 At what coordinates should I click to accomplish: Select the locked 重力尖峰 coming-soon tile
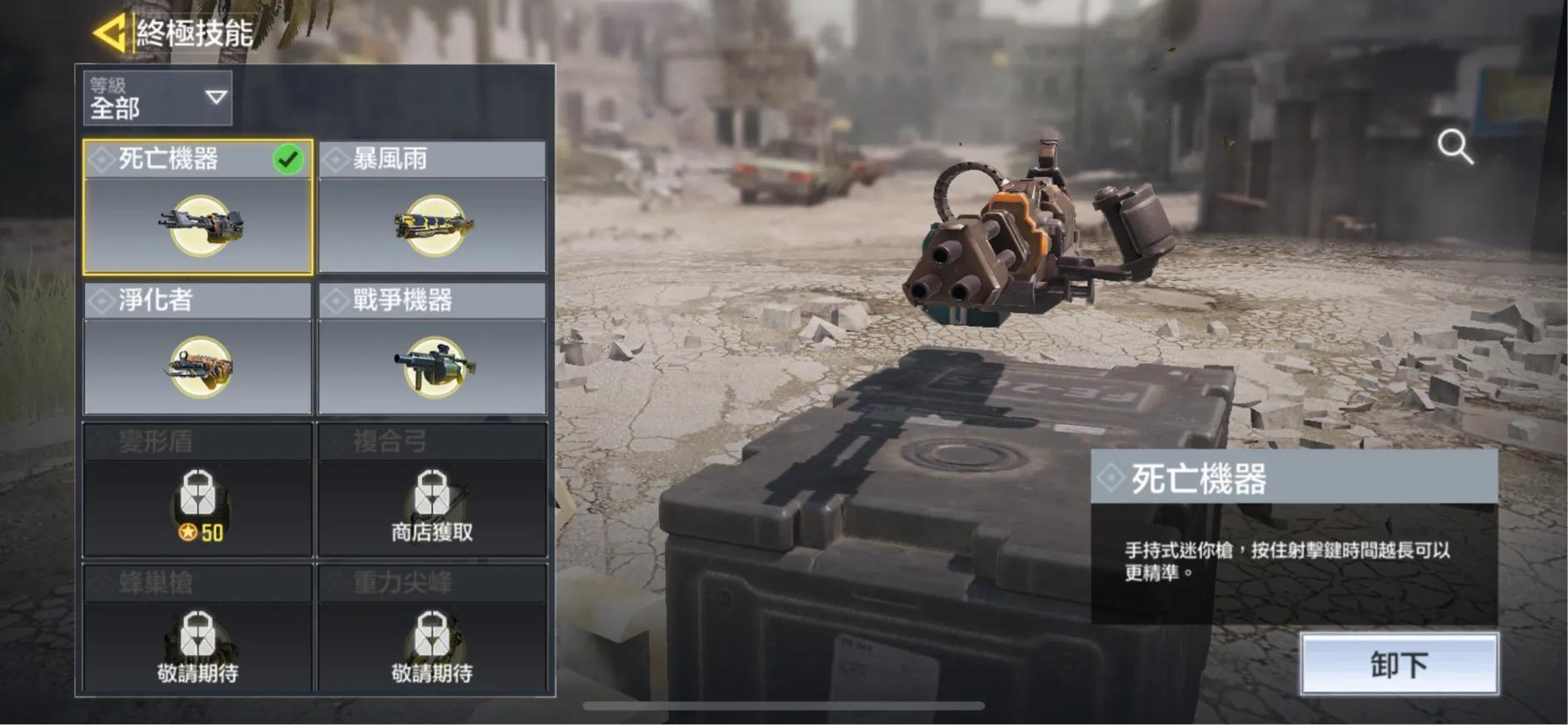click(432, 629)
